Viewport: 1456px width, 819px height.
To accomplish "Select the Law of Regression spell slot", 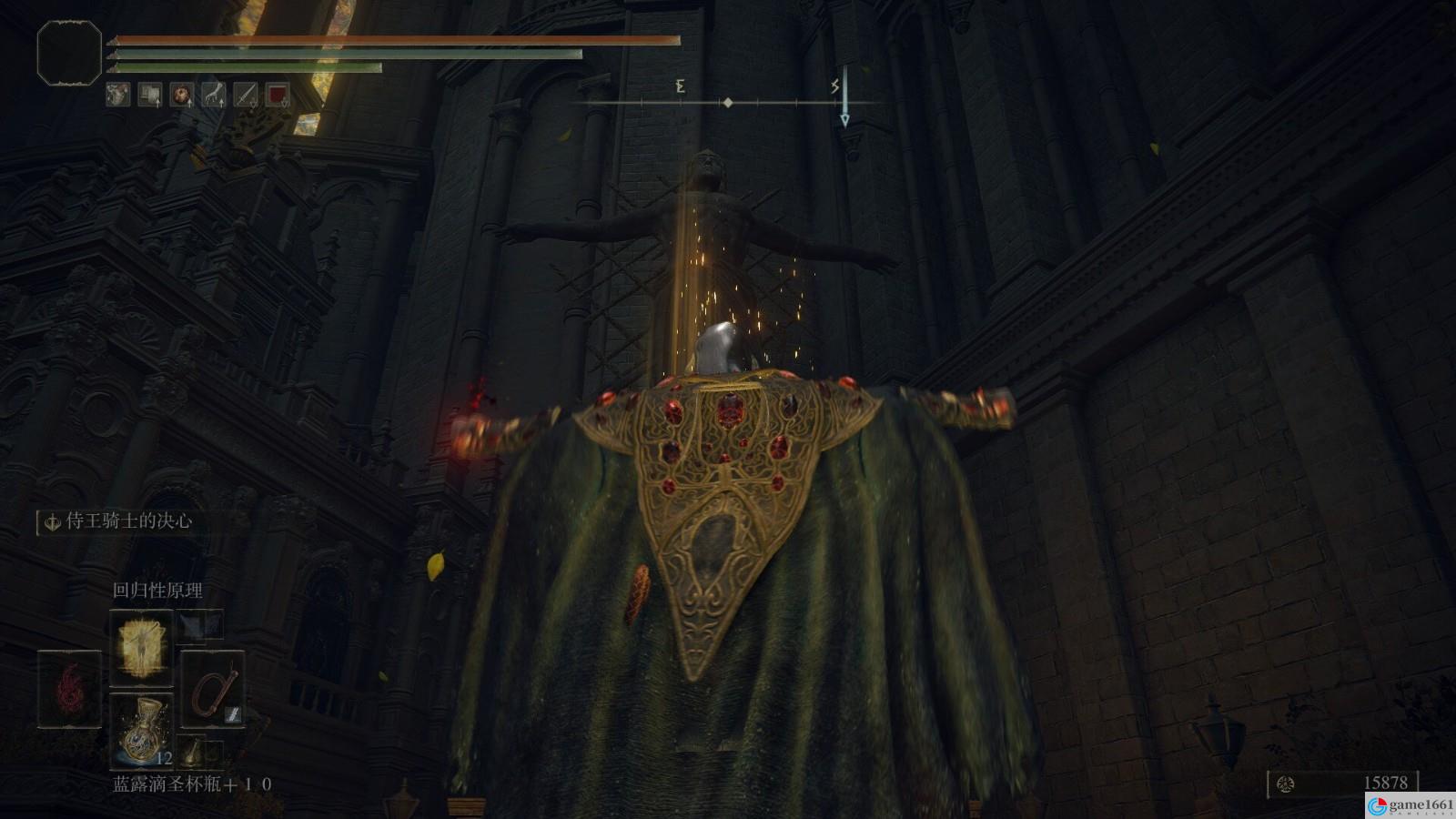I will point(141,647).
